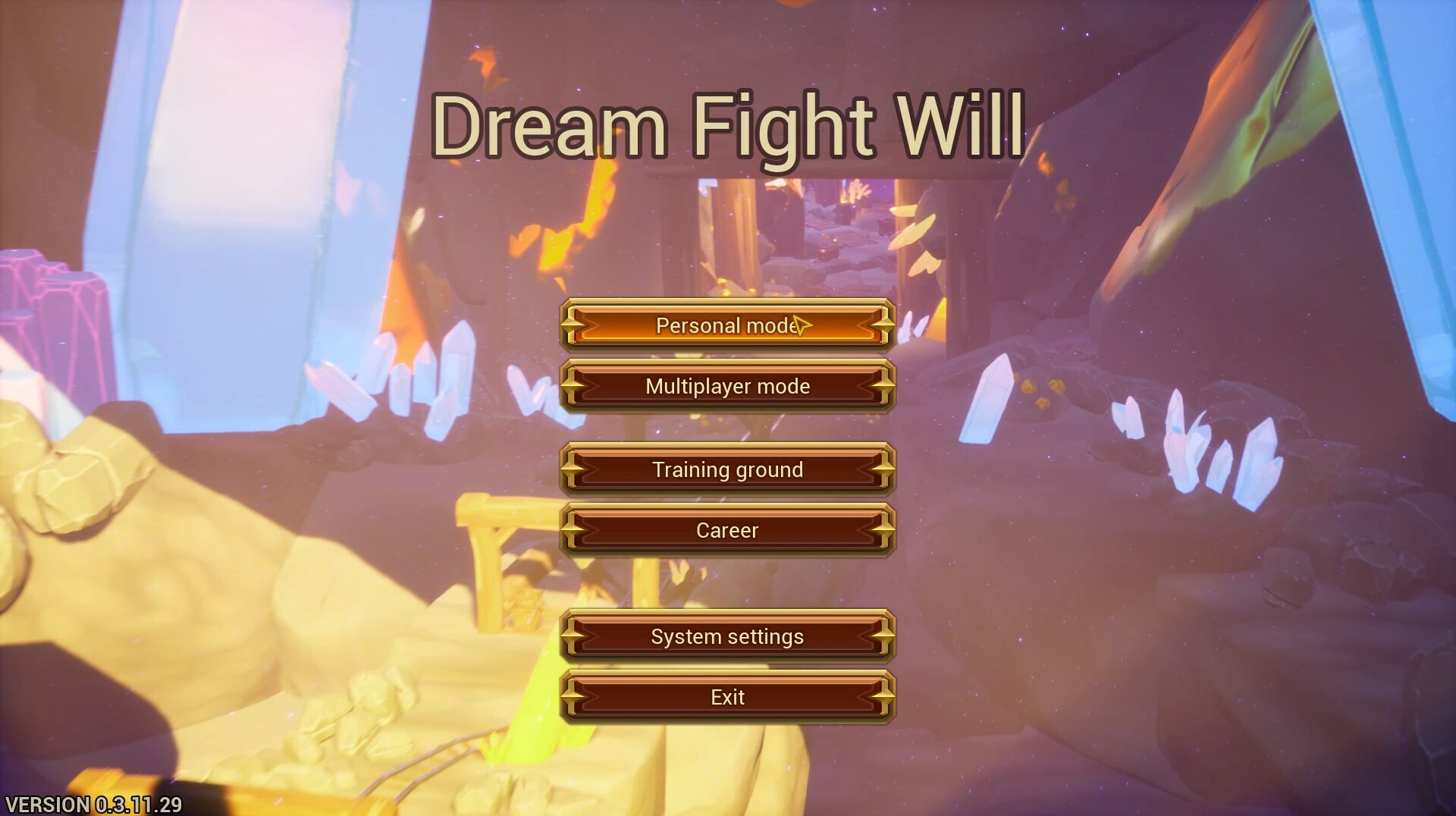
Task: Open Personal mode
Action: click(727, 325)
